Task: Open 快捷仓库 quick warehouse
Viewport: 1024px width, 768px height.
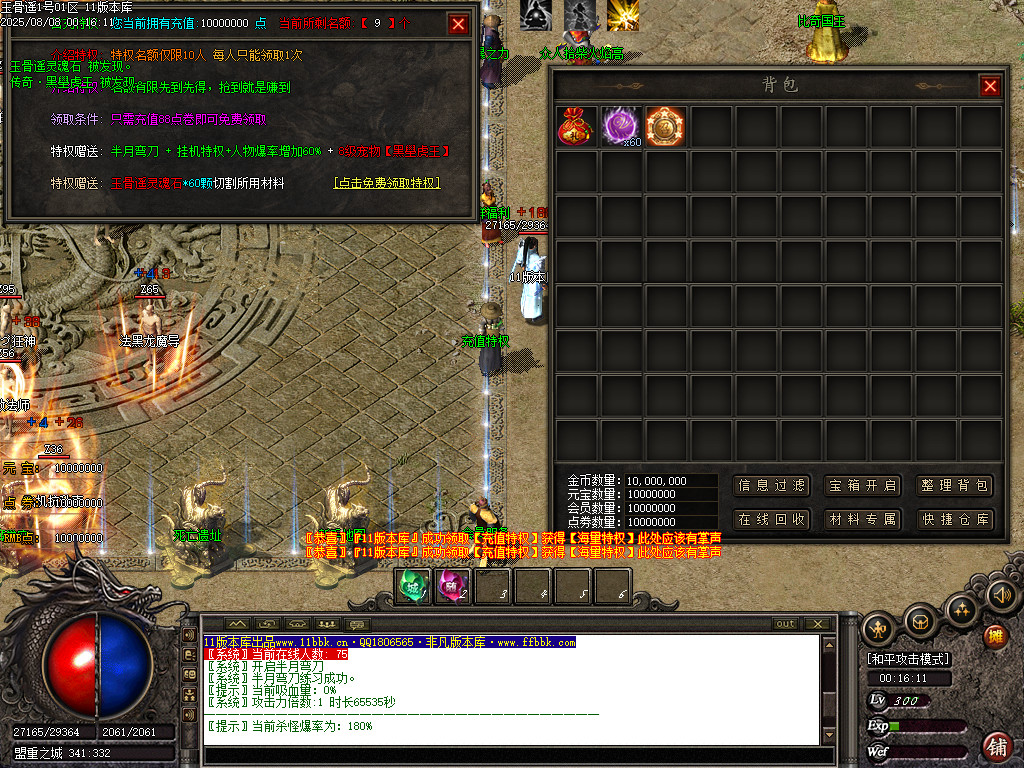Action: (x=954, y=520)
